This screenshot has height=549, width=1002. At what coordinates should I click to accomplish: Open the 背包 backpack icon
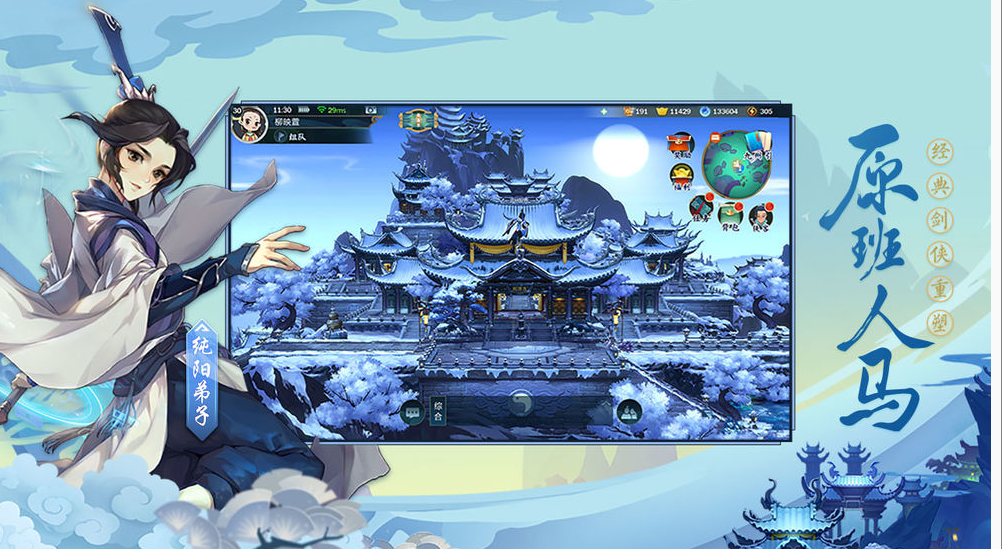pos(730,214)
